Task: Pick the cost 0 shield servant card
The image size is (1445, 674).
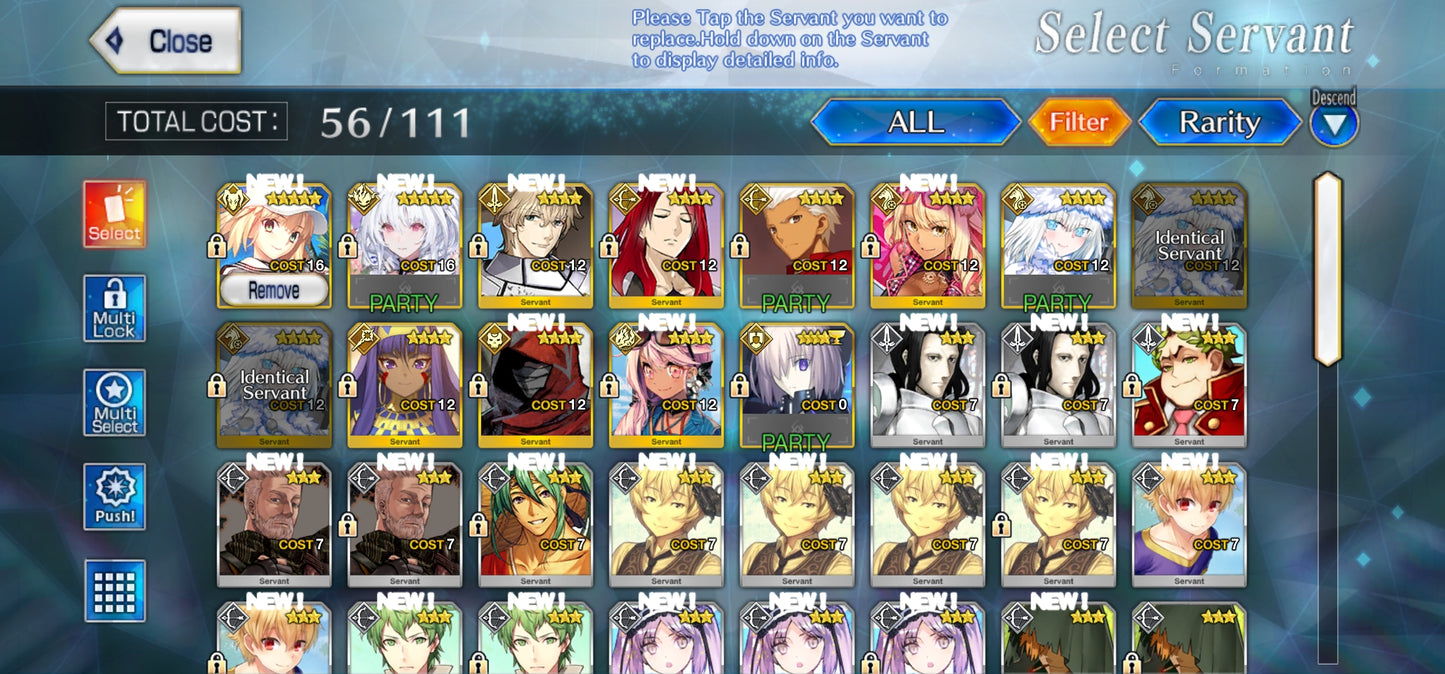Action: pos(796,383)
